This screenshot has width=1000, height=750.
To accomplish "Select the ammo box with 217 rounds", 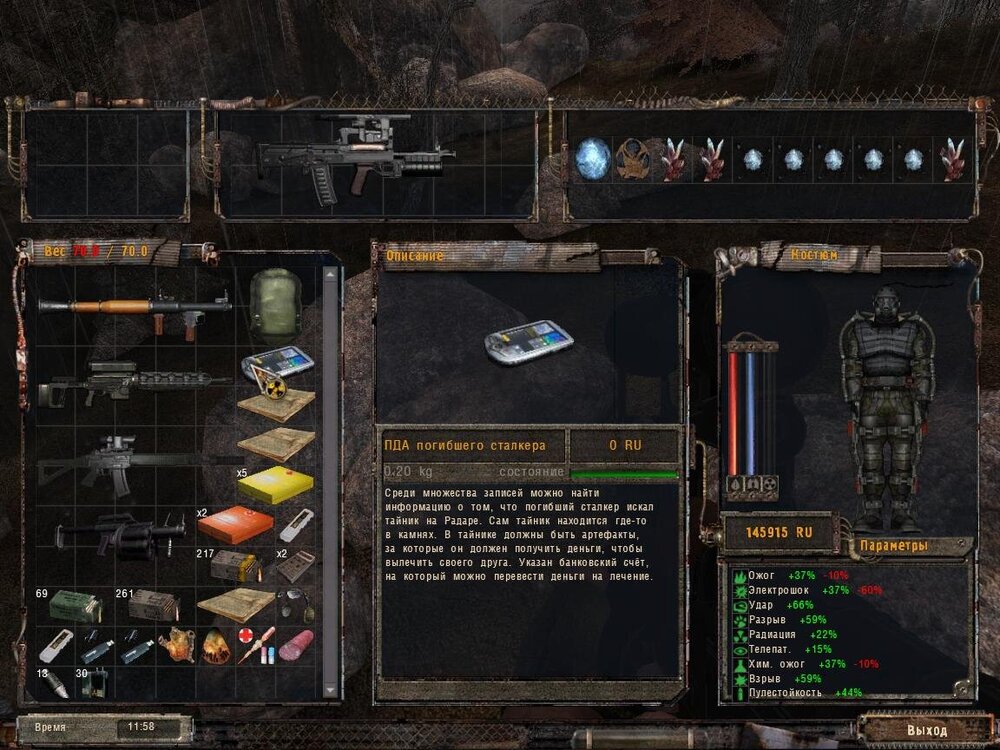I will coord(236,566).
